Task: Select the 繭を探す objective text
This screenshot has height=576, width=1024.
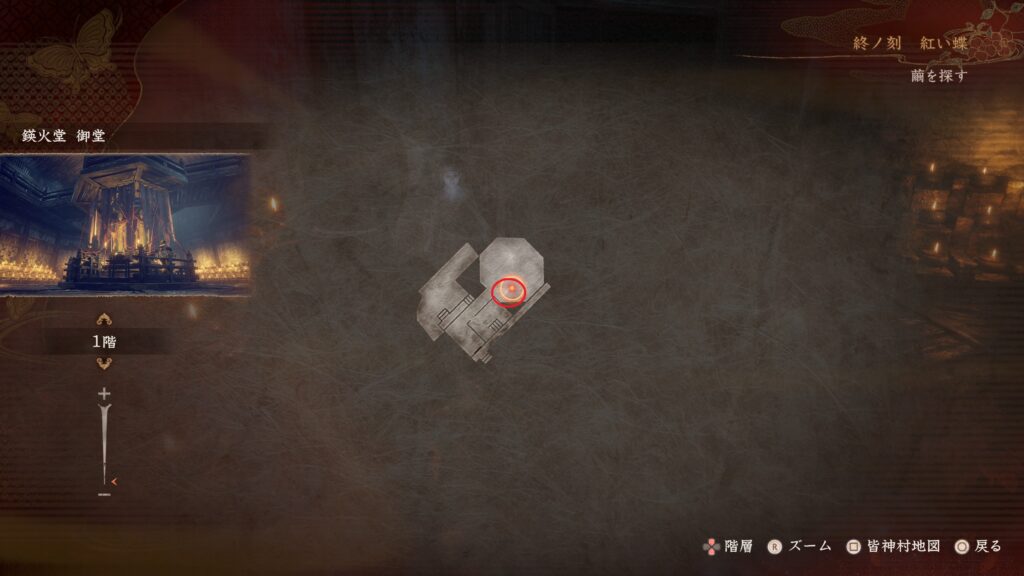Action: coord(939,75)
